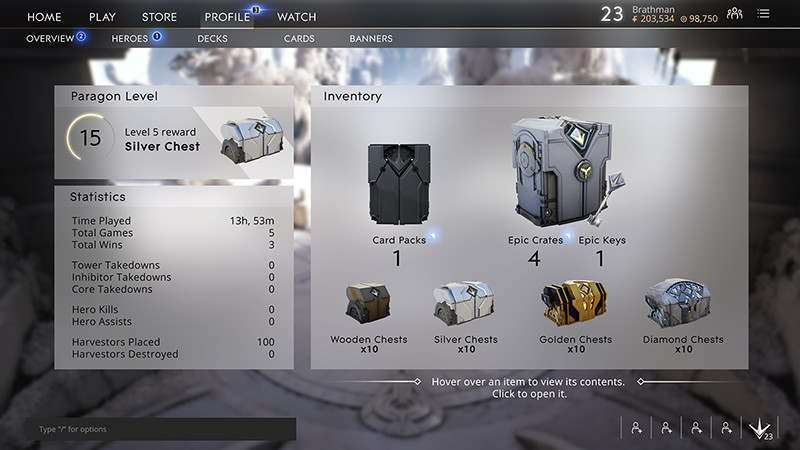Open the friends list icon
Viewport: 800px width, 450px height.
pos(735,14)
